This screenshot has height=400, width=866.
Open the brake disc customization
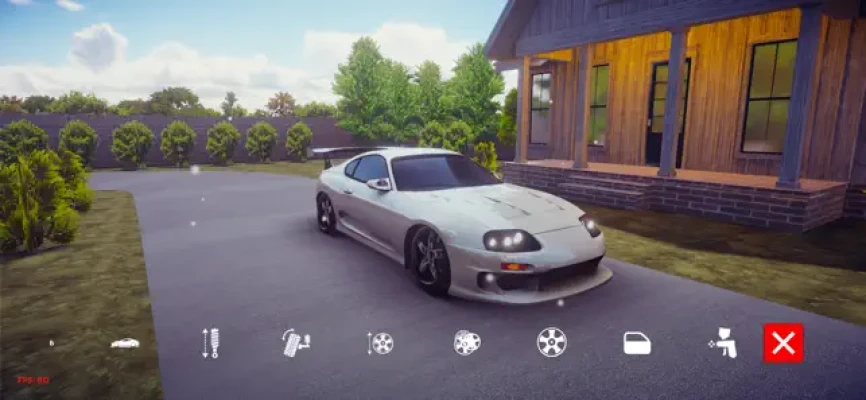coord(466,343)
